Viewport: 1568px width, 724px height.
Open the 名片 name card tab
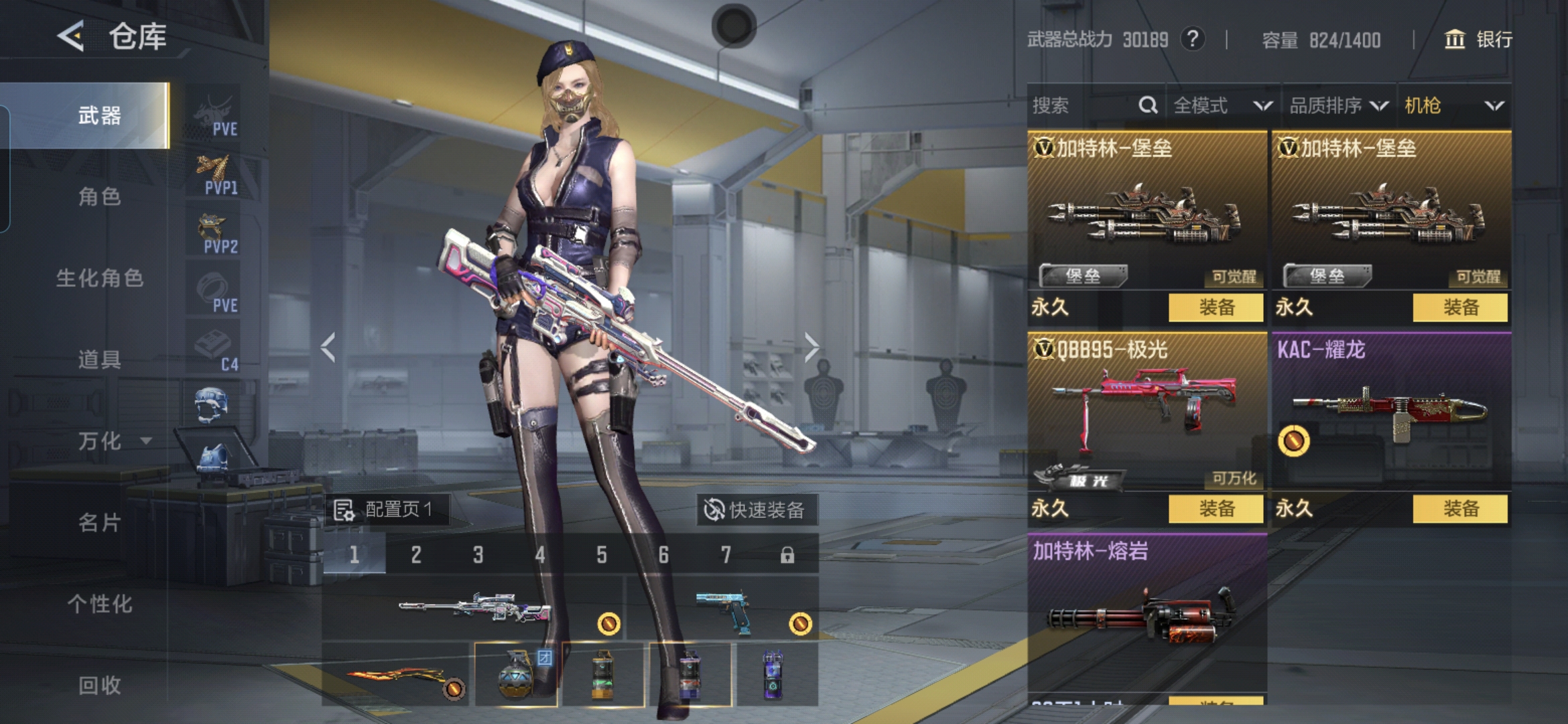pos(99,522)
